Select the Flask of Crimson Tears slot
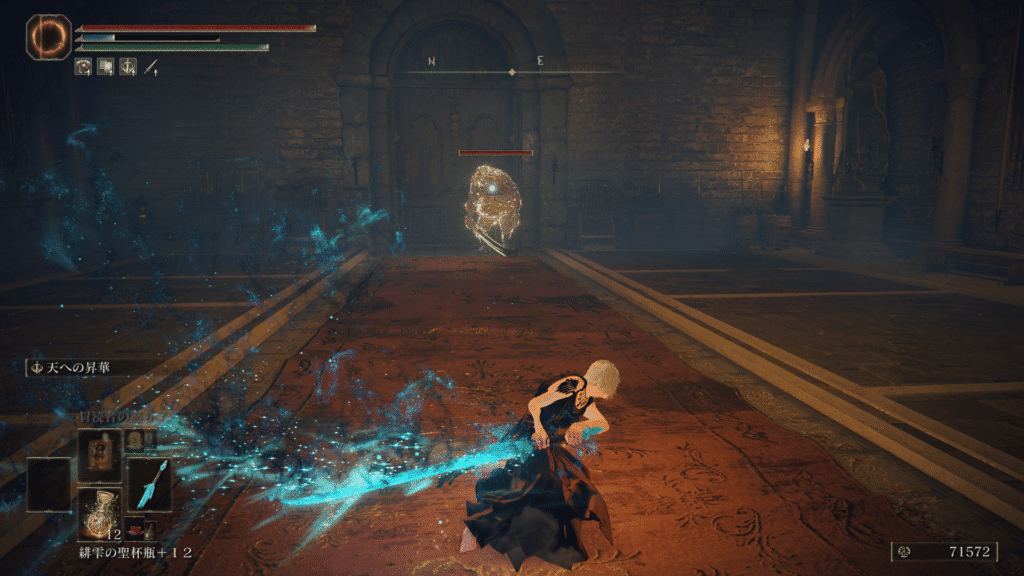 point(100,513)
